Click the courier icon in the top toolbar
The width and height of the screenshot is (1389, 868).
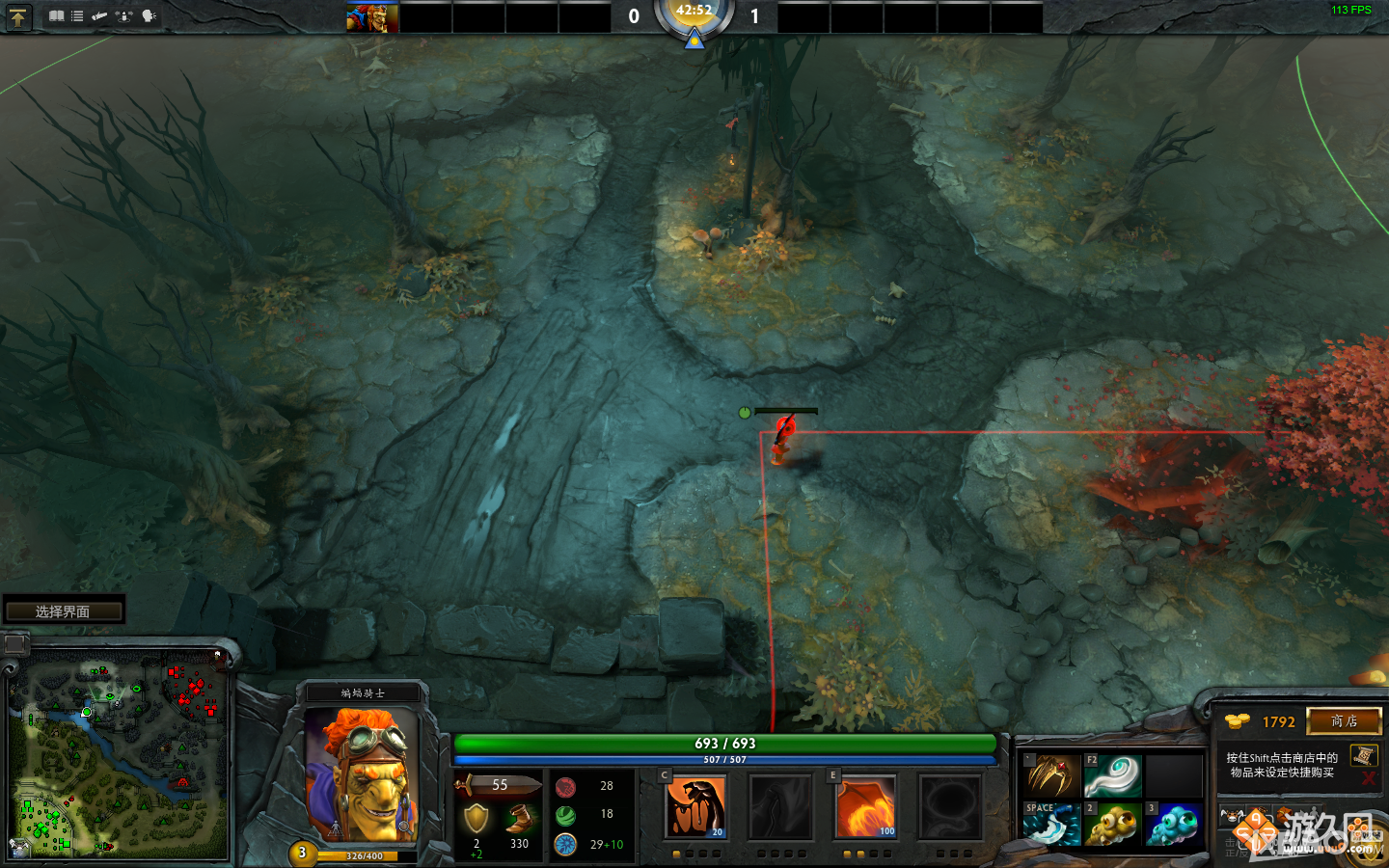coord(123,15)
